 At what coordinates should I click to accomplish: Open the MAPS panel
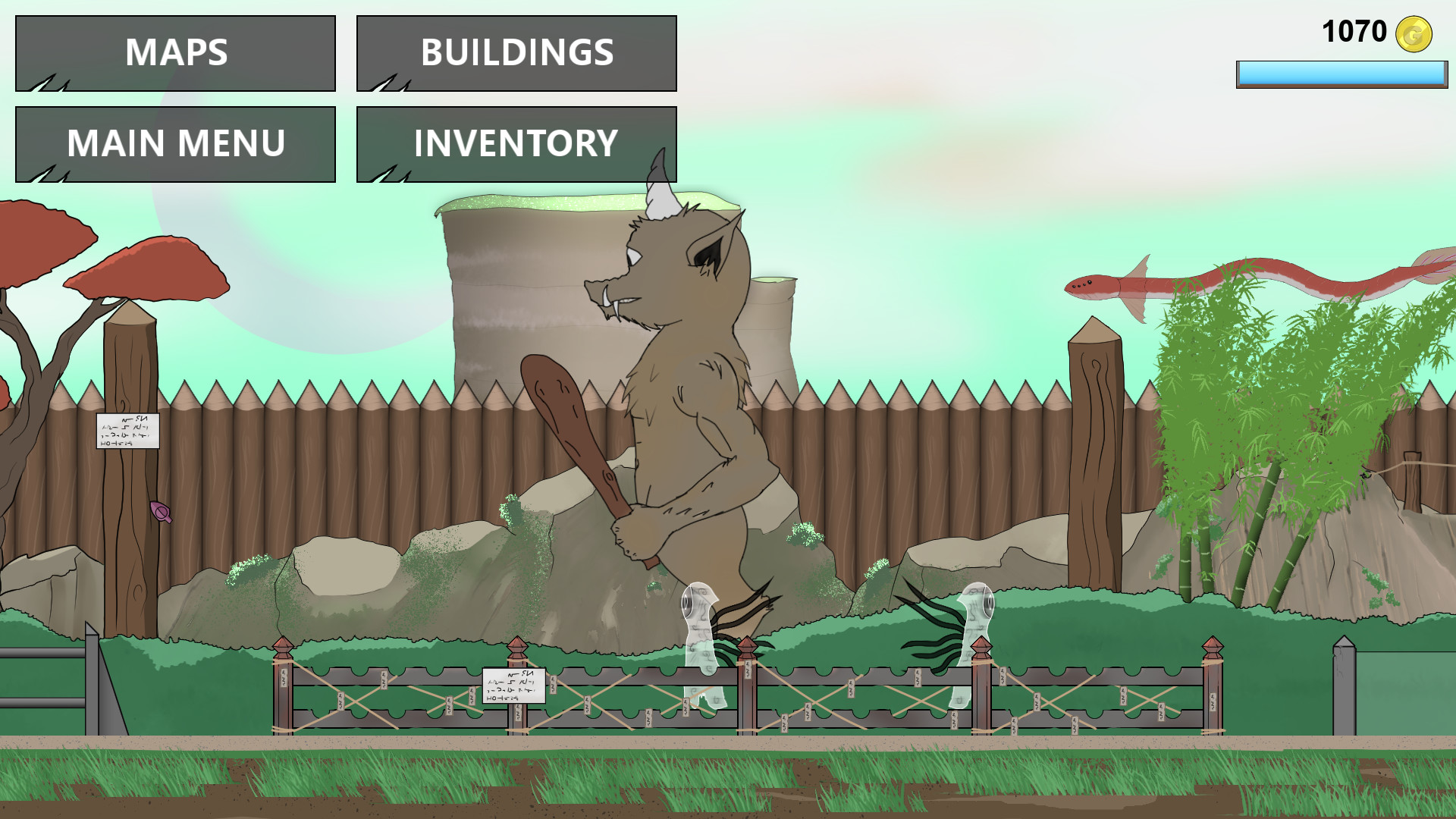[175, 52]
